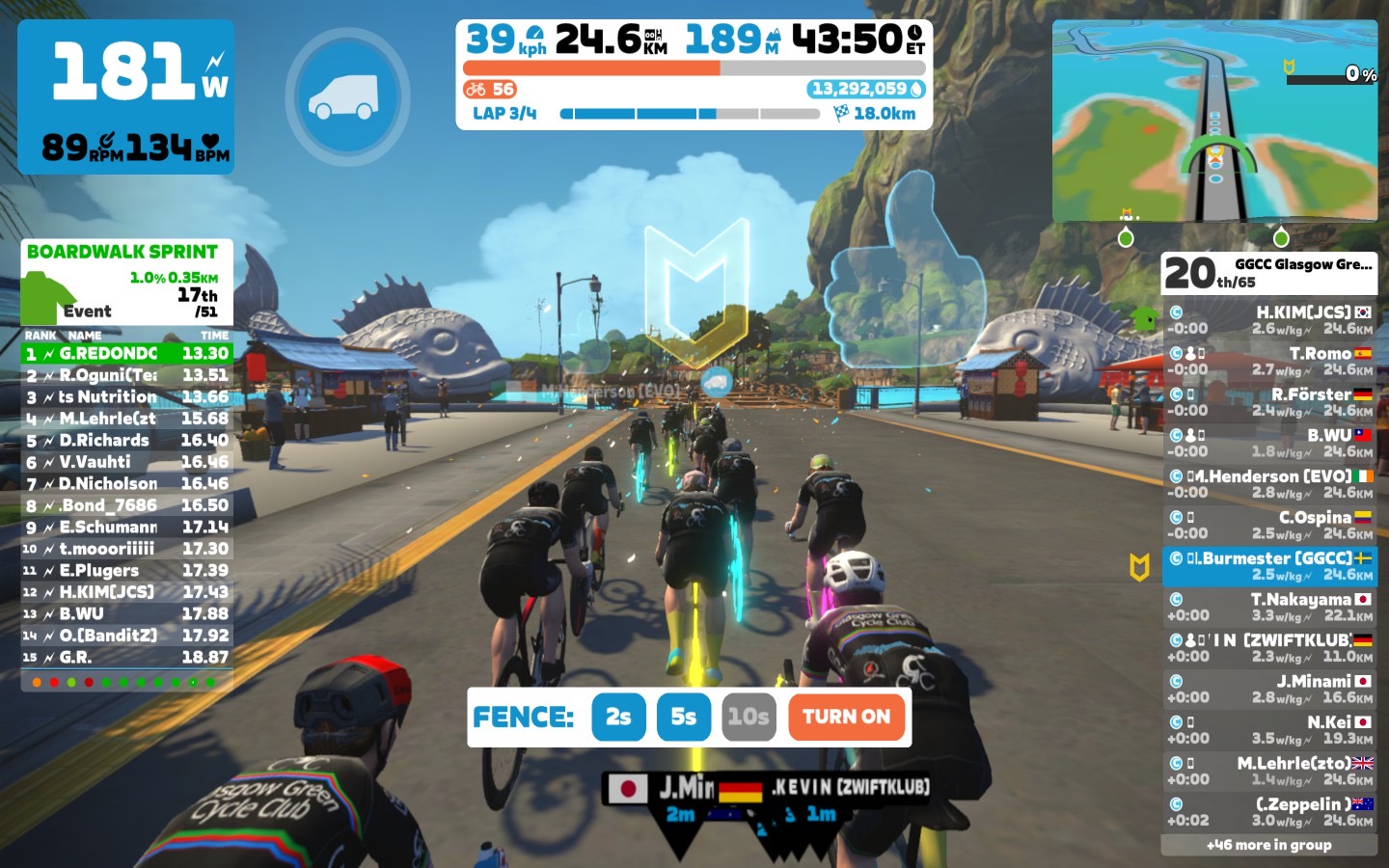Viewport: 1389px width, 868px height.
Task: Select G.REDONDO in the sprint leaderboard
Action: (127, 354)
